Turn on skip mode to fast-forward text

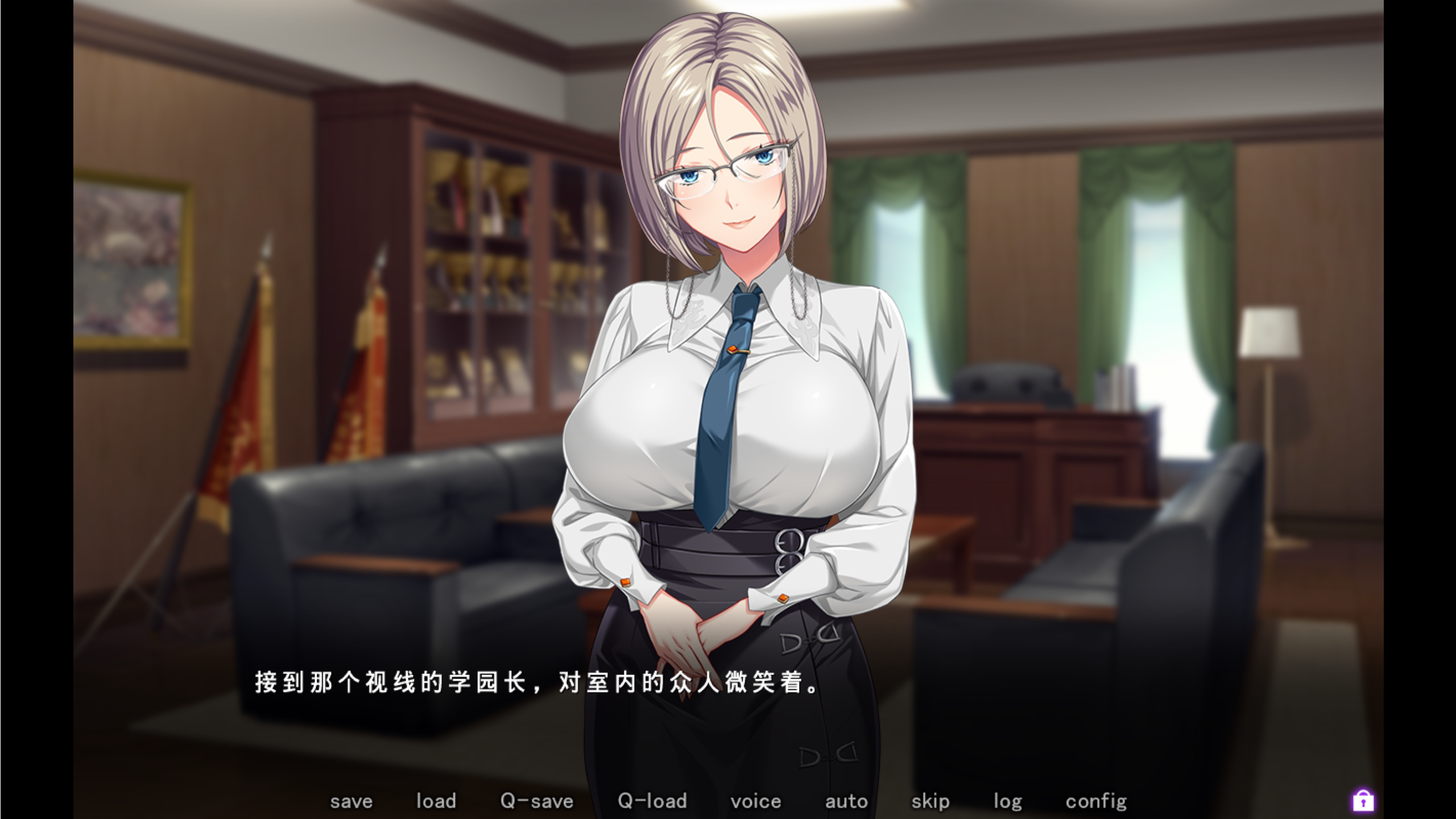930,801
